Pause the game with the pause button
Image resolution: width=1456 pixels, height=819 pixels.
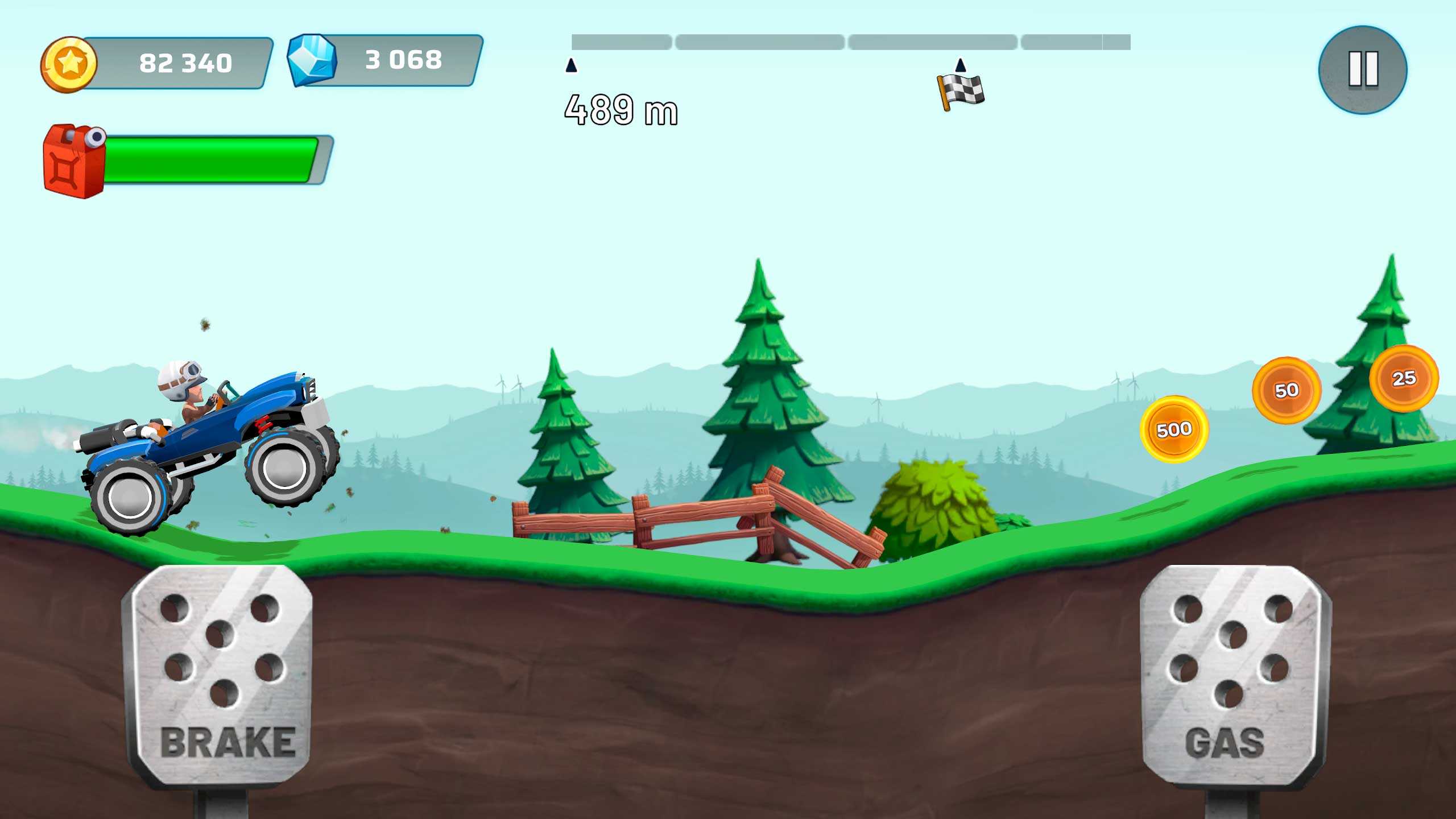click(x=1363, y=69)
